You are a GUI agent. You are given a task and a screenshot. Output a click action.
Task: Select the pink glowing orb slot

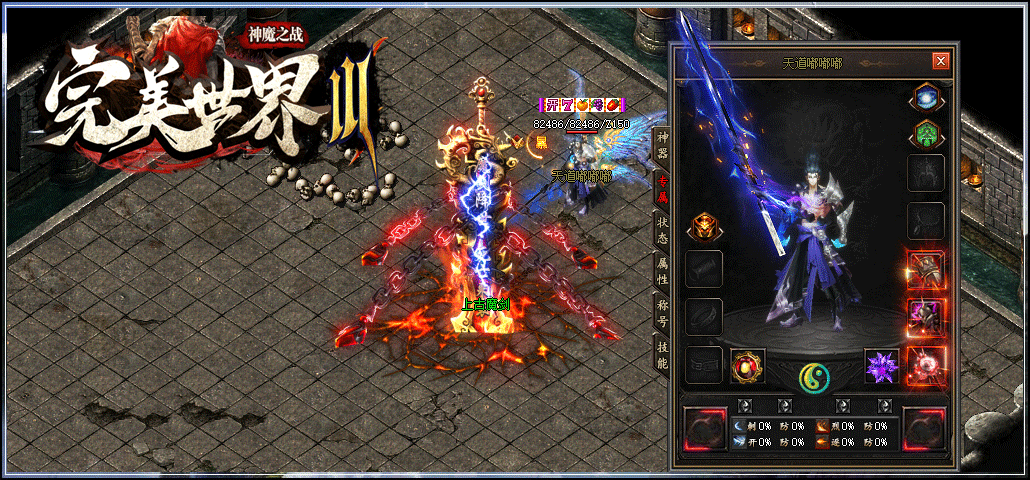[x=926, y=366]
